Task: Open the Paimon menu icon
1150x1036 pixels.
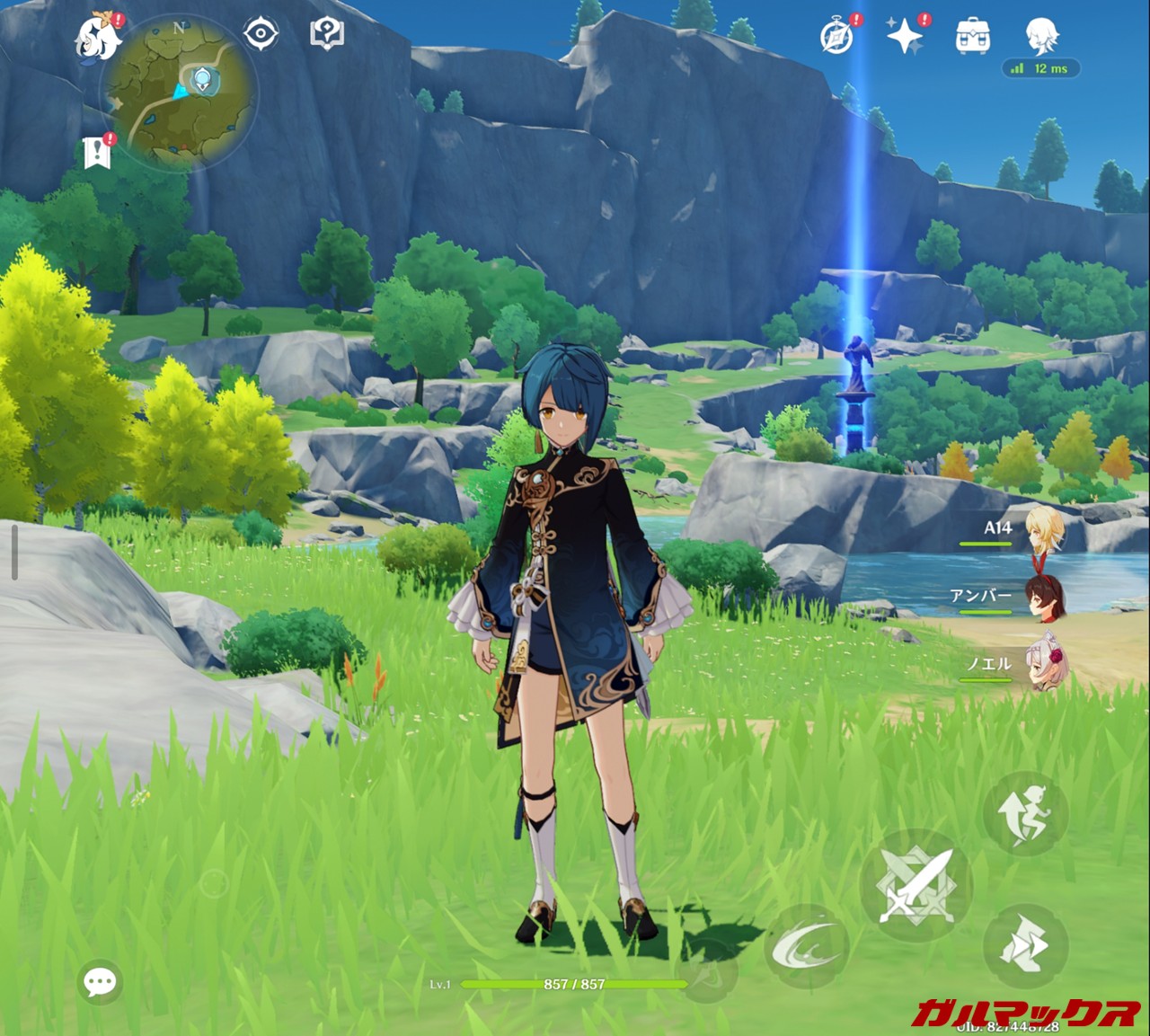Action: point(98,37)
